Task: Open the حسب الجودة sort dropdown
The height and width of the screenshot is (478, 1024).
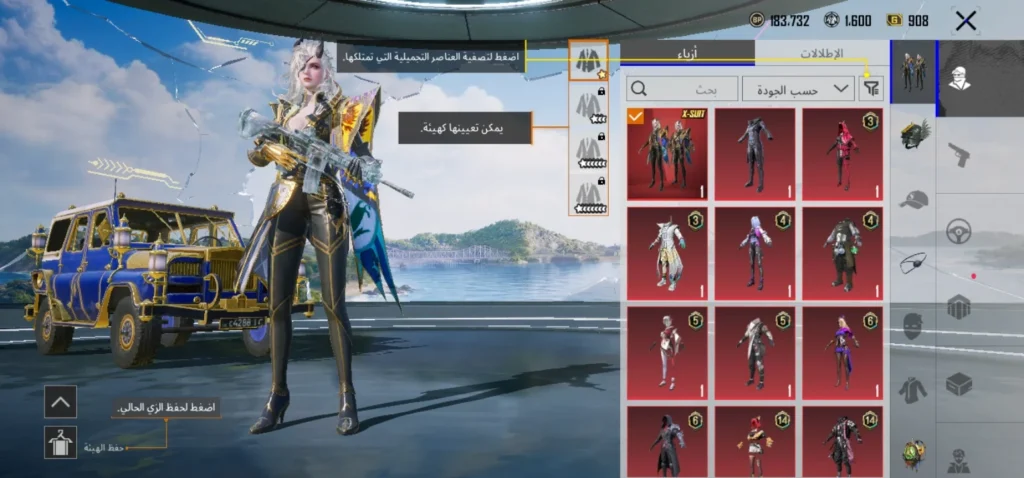Action: [798, 88]
